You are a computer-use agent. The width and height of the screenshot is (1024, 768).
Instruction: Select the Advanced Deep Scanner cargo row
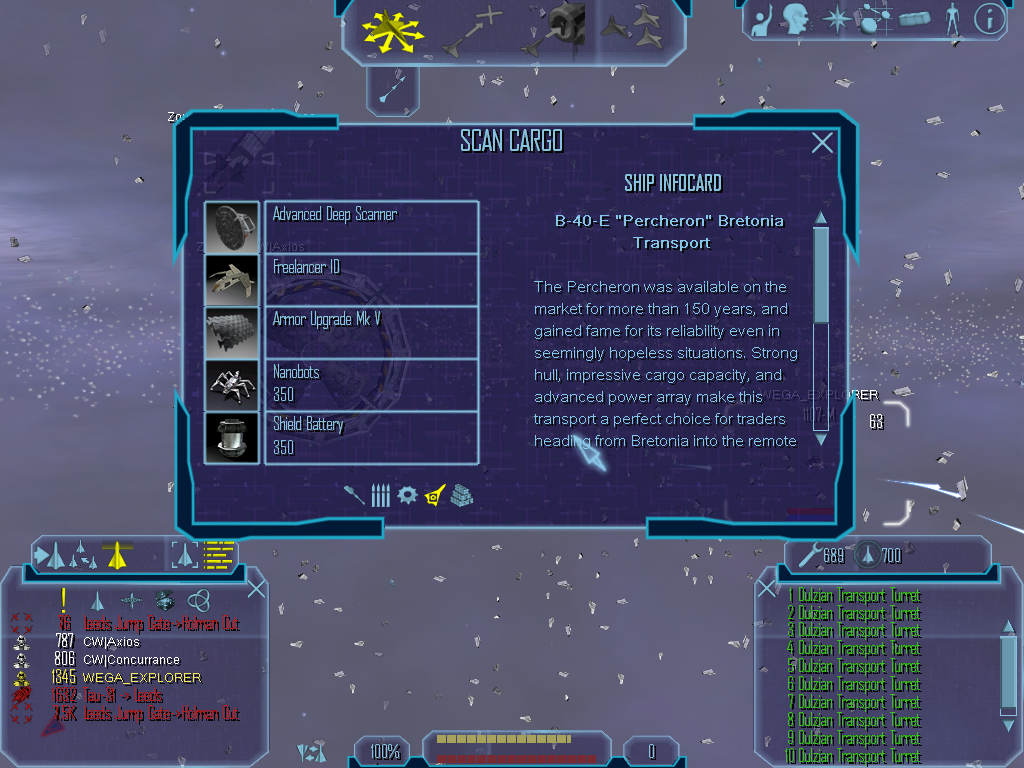point(371,227)
